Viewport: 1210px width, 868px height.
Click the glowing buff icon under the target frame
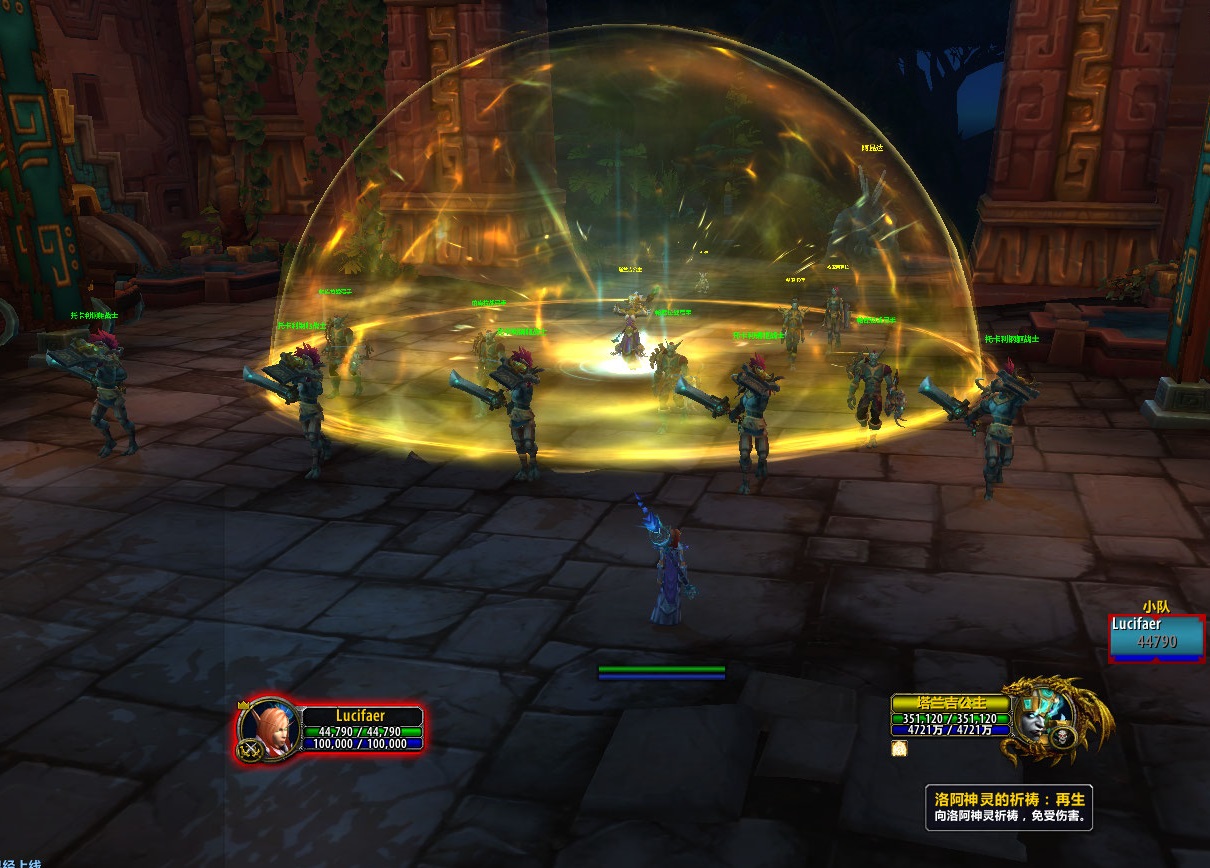[x=899, y=748]
